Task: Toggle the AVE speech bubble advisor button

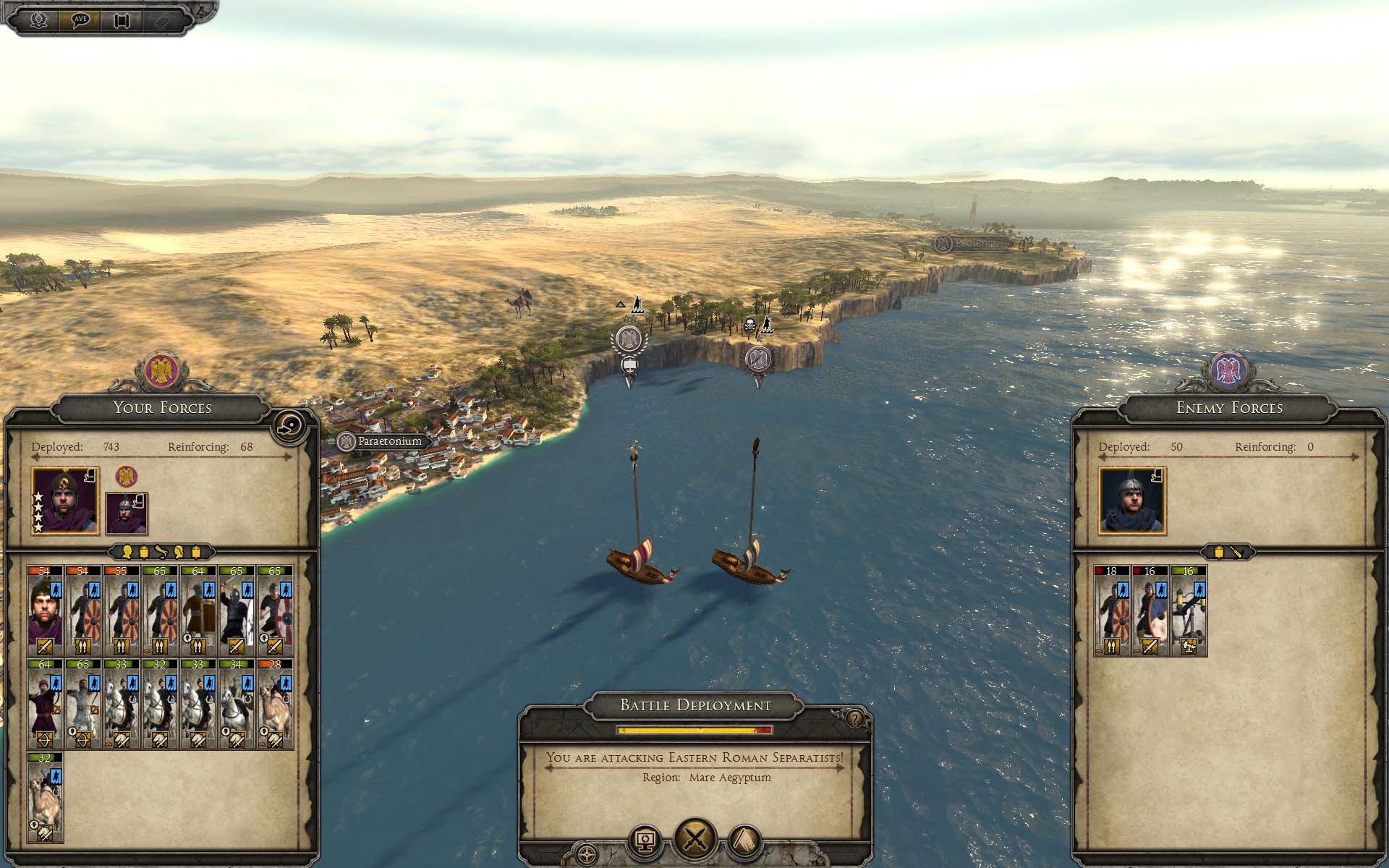Action: 80,20
